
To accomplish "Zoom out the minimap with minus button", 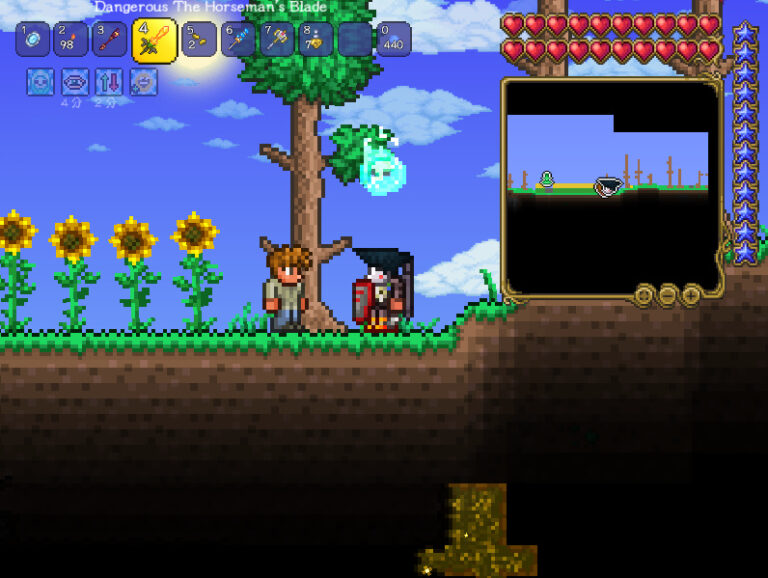I will [668, 294].
